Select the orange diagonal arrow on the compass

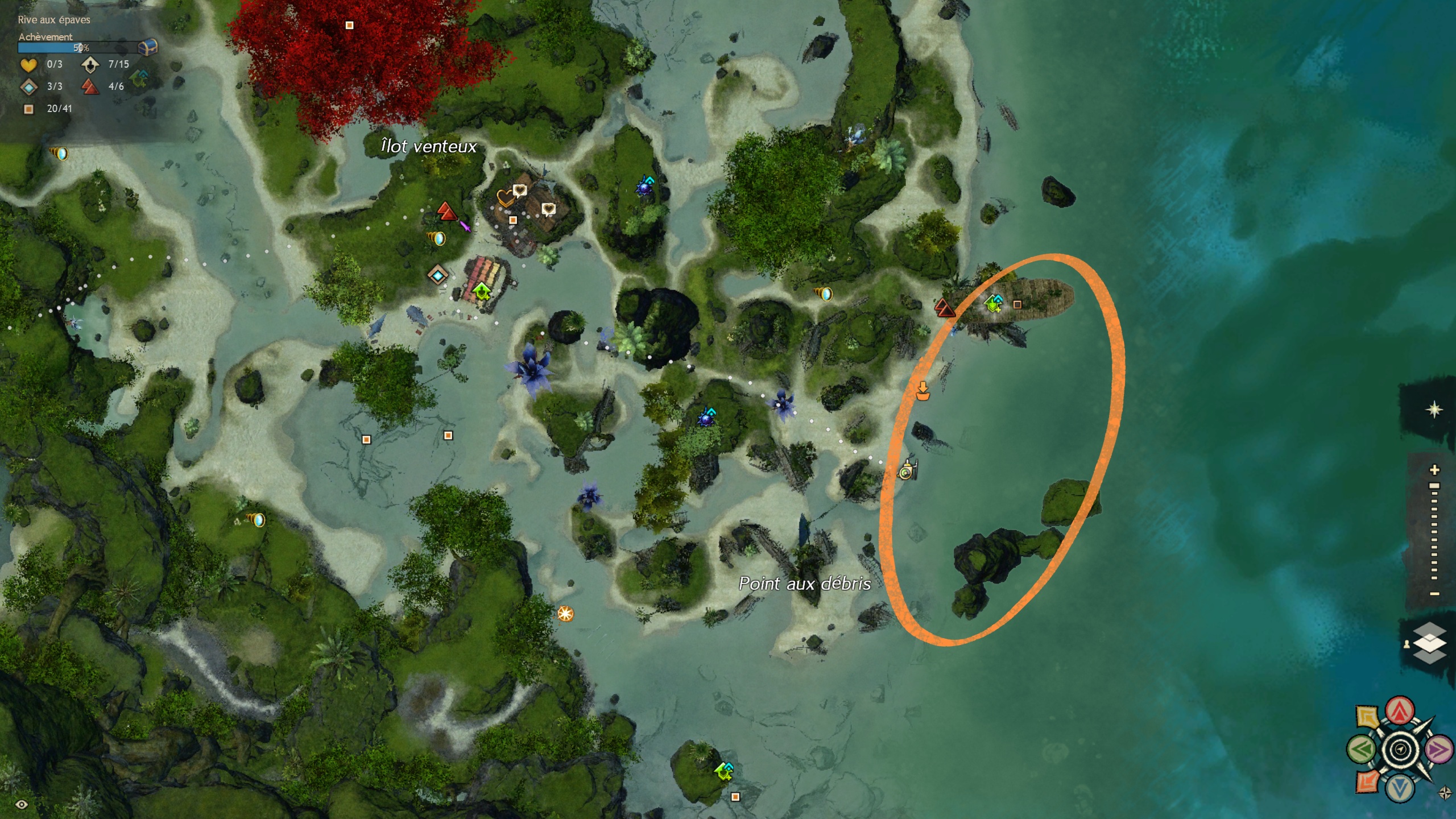click(1367, 781)
